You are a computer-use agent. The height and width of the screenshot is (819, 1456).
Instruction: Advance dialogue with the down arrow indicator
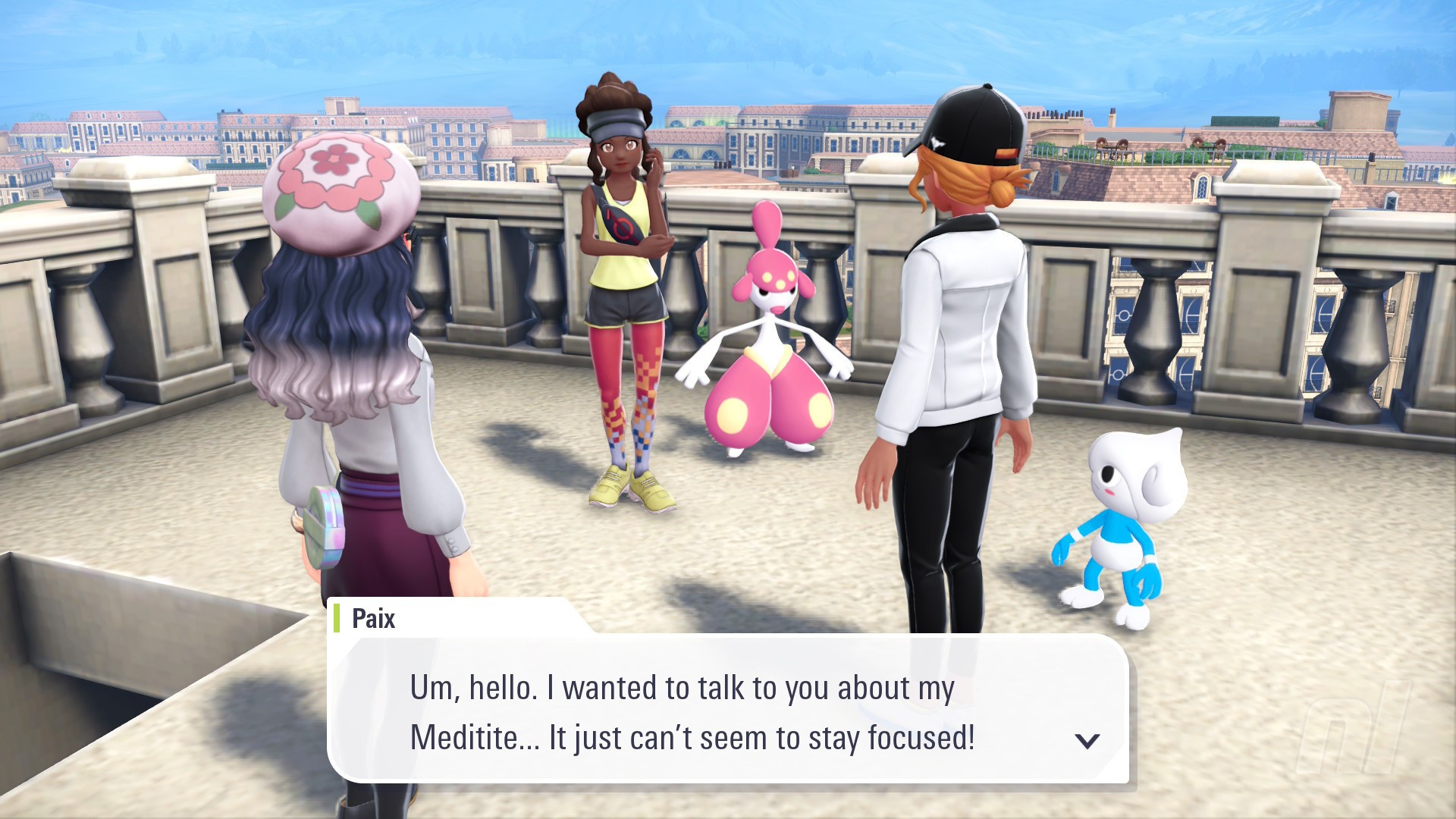point(1087,741)
